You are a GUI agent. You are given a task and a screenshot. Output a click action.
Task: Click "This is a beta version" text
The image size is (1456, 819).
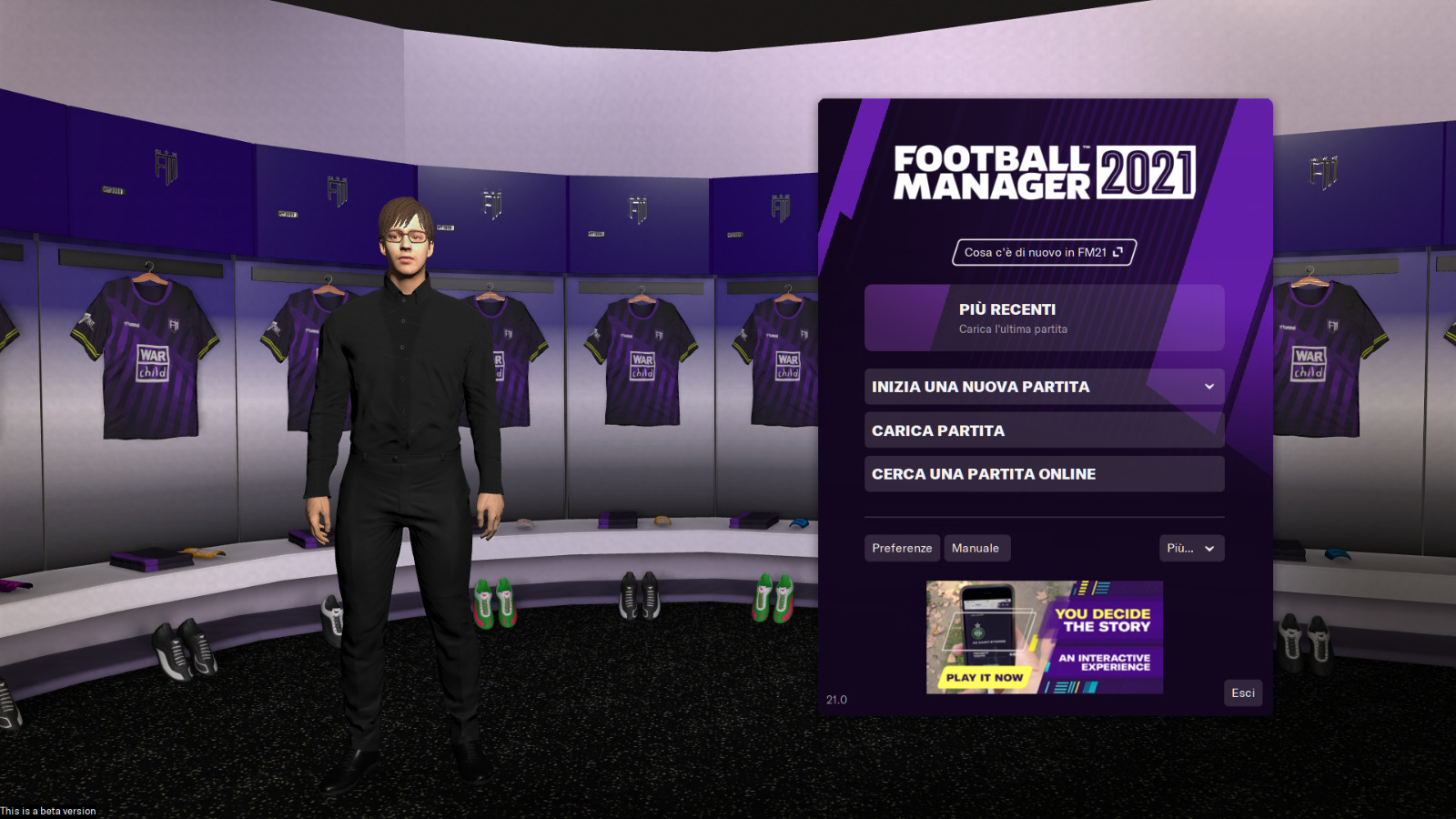tap(47, 810)
